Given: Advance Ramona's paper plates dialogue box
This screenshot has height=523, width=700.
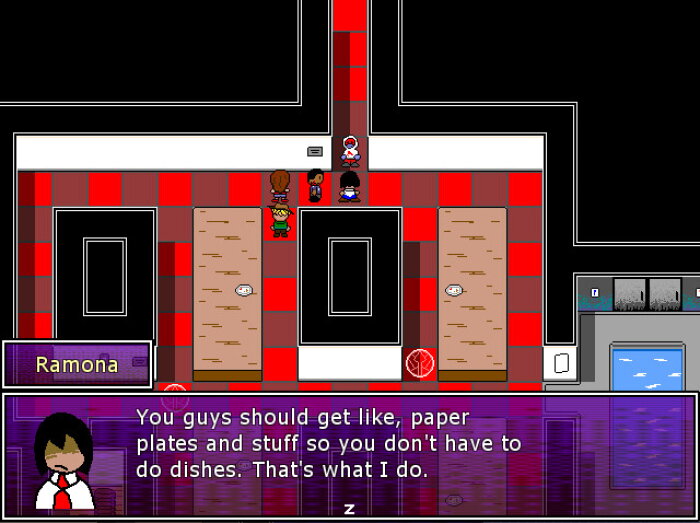Looking at the screenshot, I should (349, 508).
